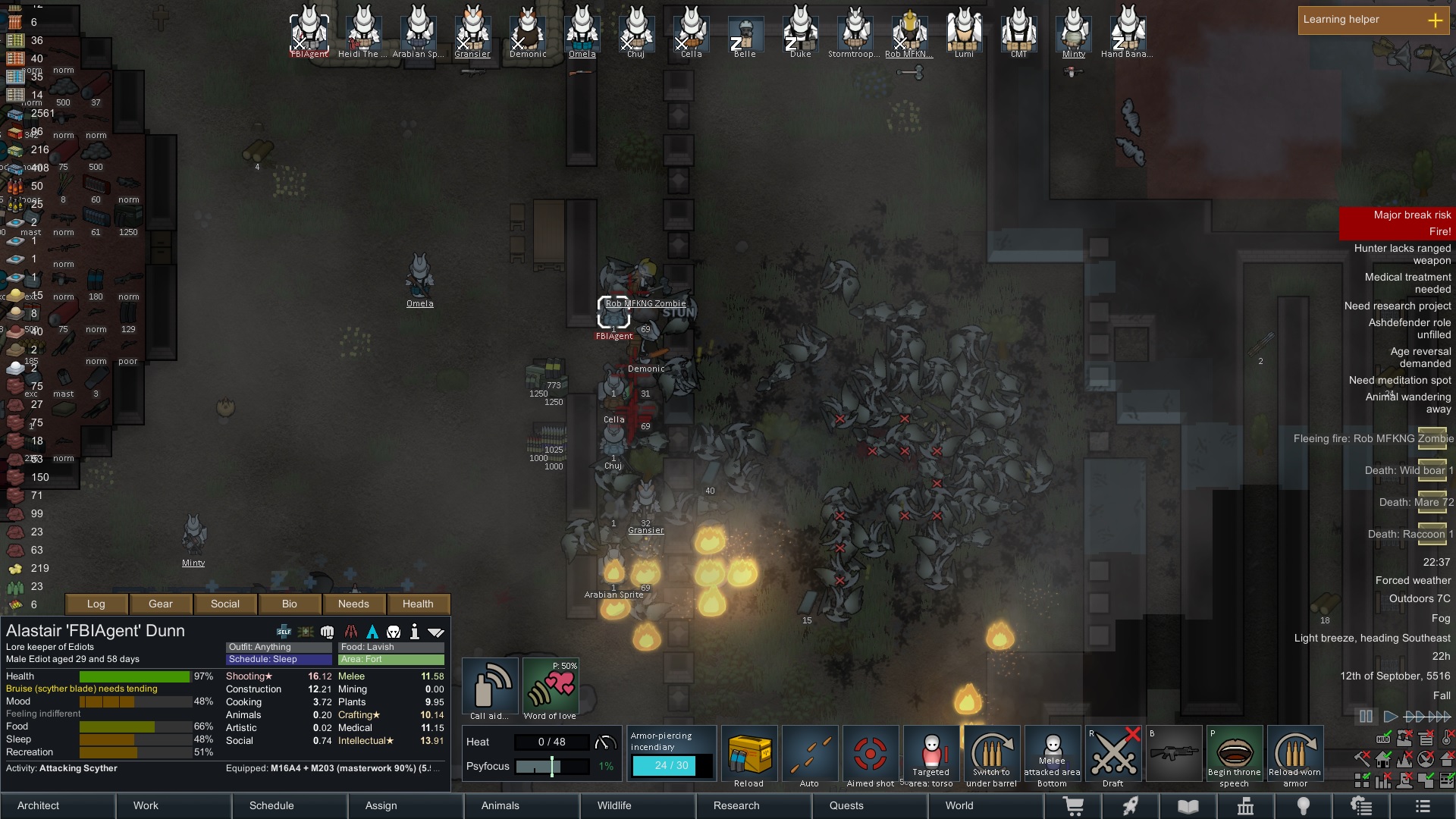Pause the game speed

click(1366, 716)
